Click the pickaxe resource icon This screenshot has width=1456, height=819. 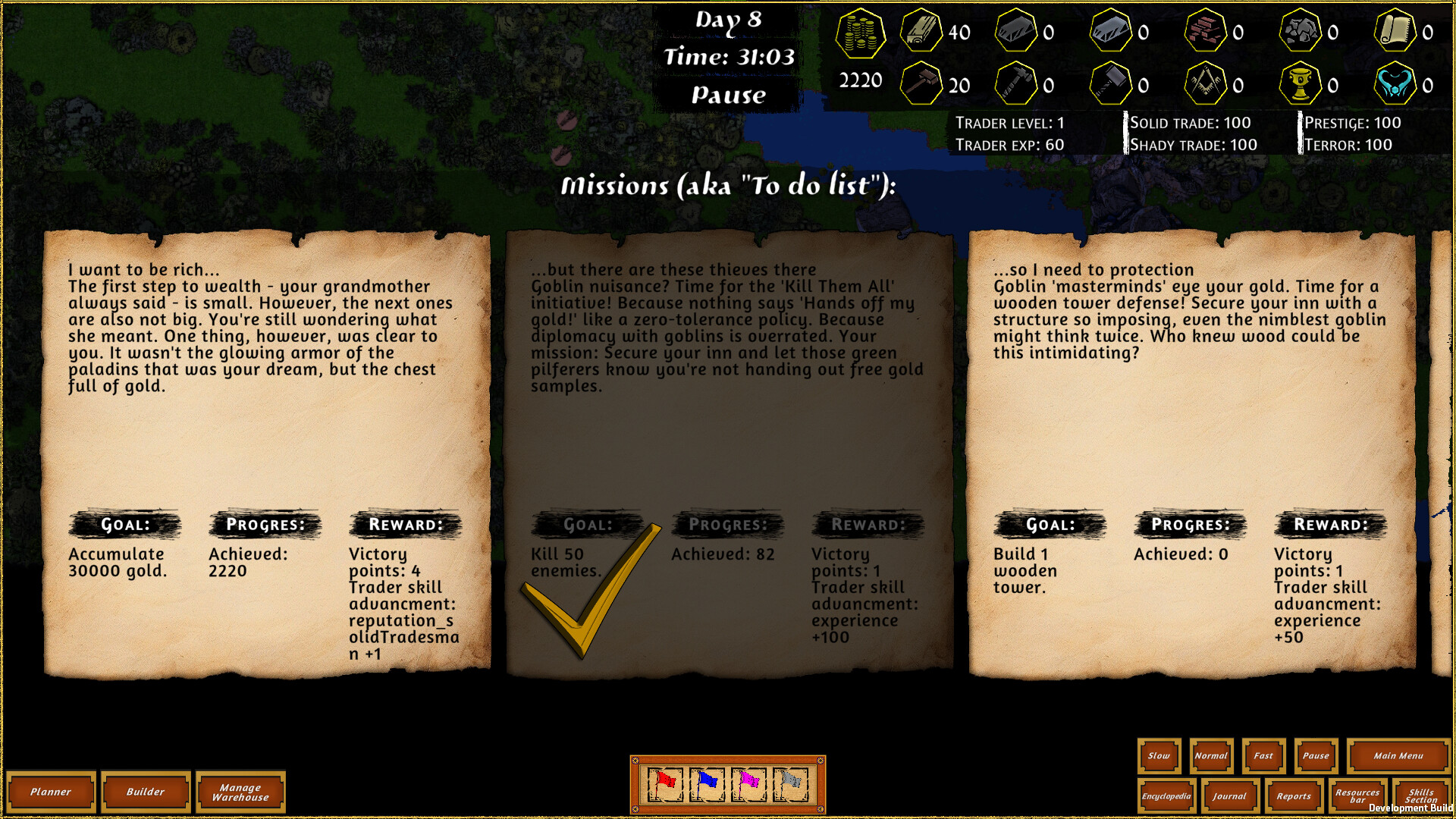click(1016, 83)
